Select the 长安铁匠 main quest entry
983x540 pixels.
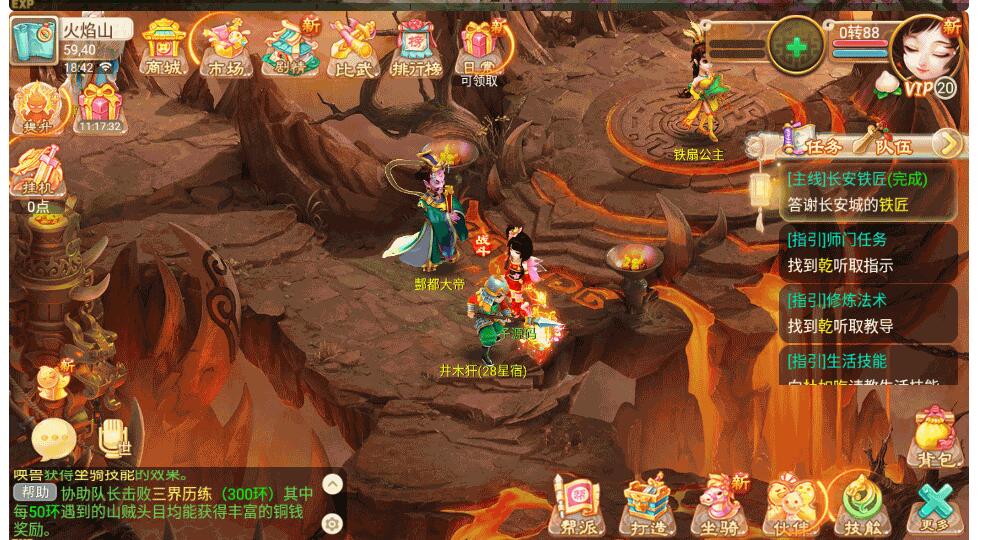tap(866, 192)
